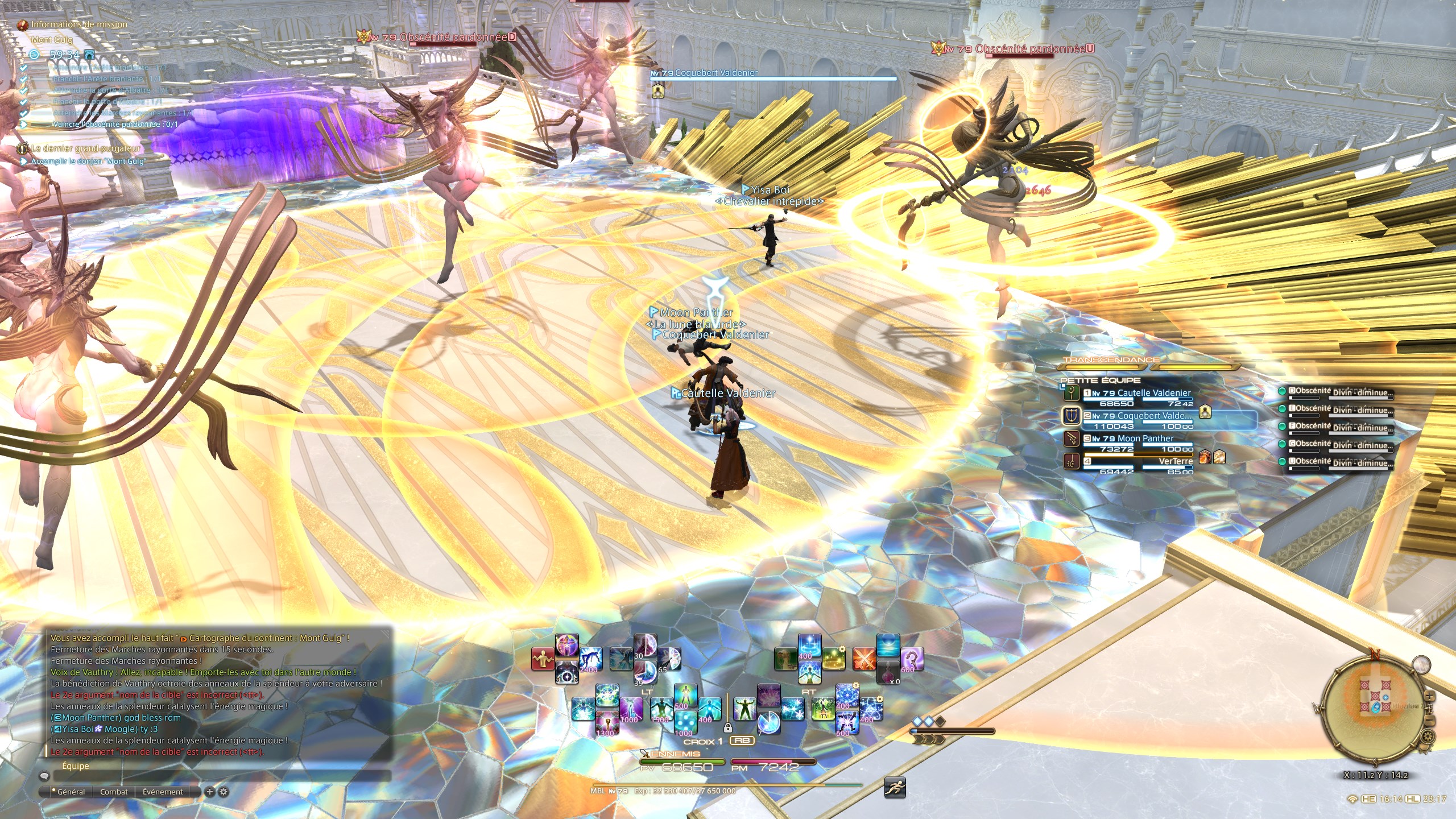
Task: Open the Événement chat tab
Action: pos(163,792)
